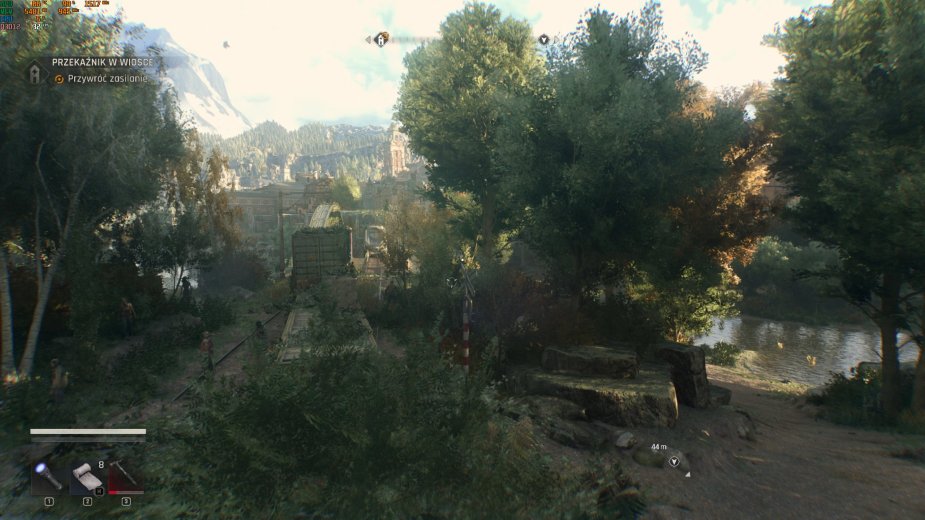Select the flashlight slot
This screenshot has width=925, height=520.
point(47,475)
